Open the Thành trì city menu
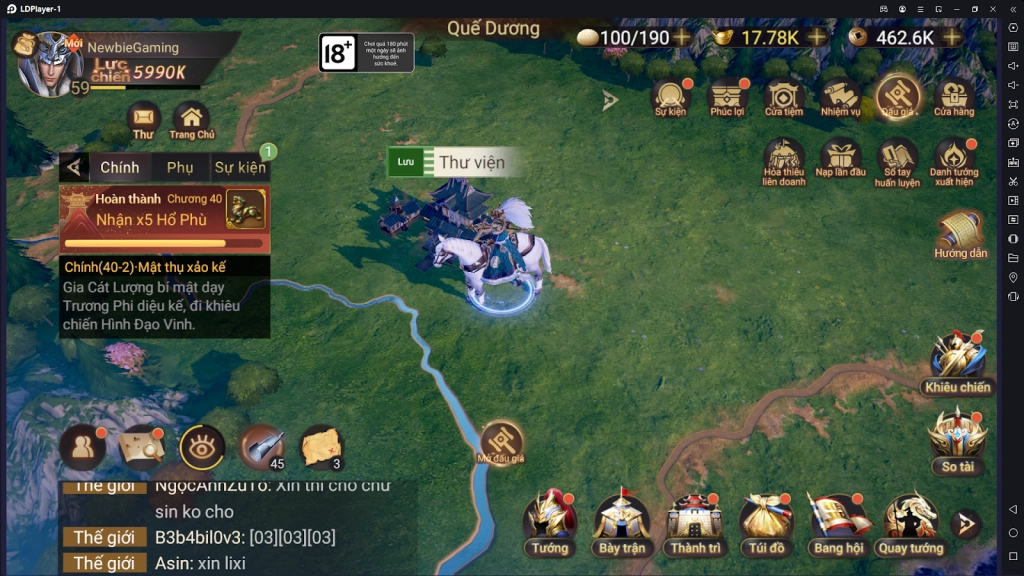The height and width of the screenshot is (576, 1024). pos(695,522)
